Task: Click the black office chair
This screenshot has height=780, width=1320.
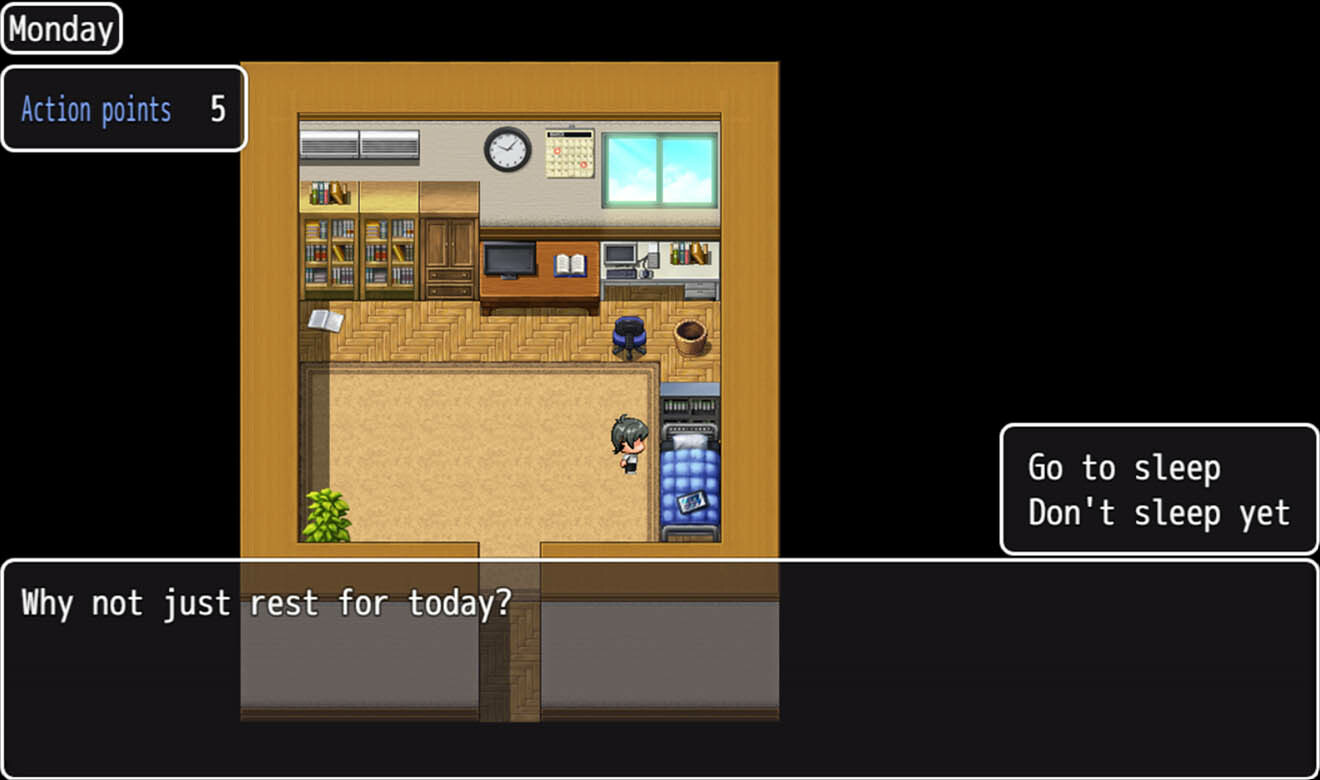Action: coord(629,334)
